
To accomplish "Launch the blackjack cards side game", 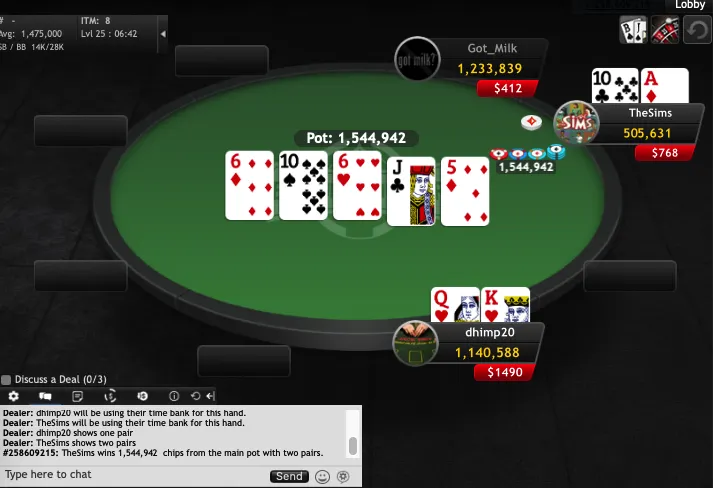I will 631,30.
